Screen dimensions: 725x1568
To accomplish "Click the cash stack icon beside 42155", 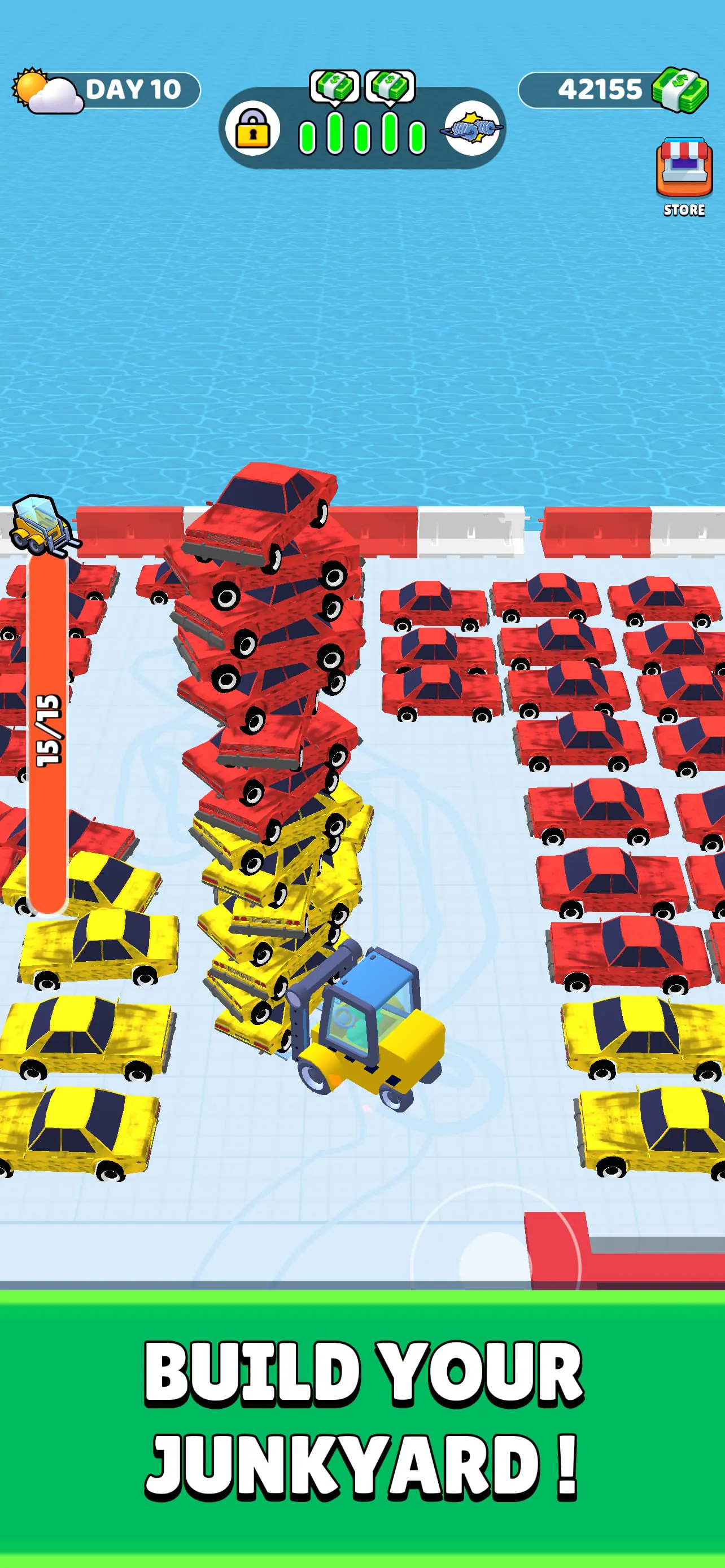I will point(678,90).
